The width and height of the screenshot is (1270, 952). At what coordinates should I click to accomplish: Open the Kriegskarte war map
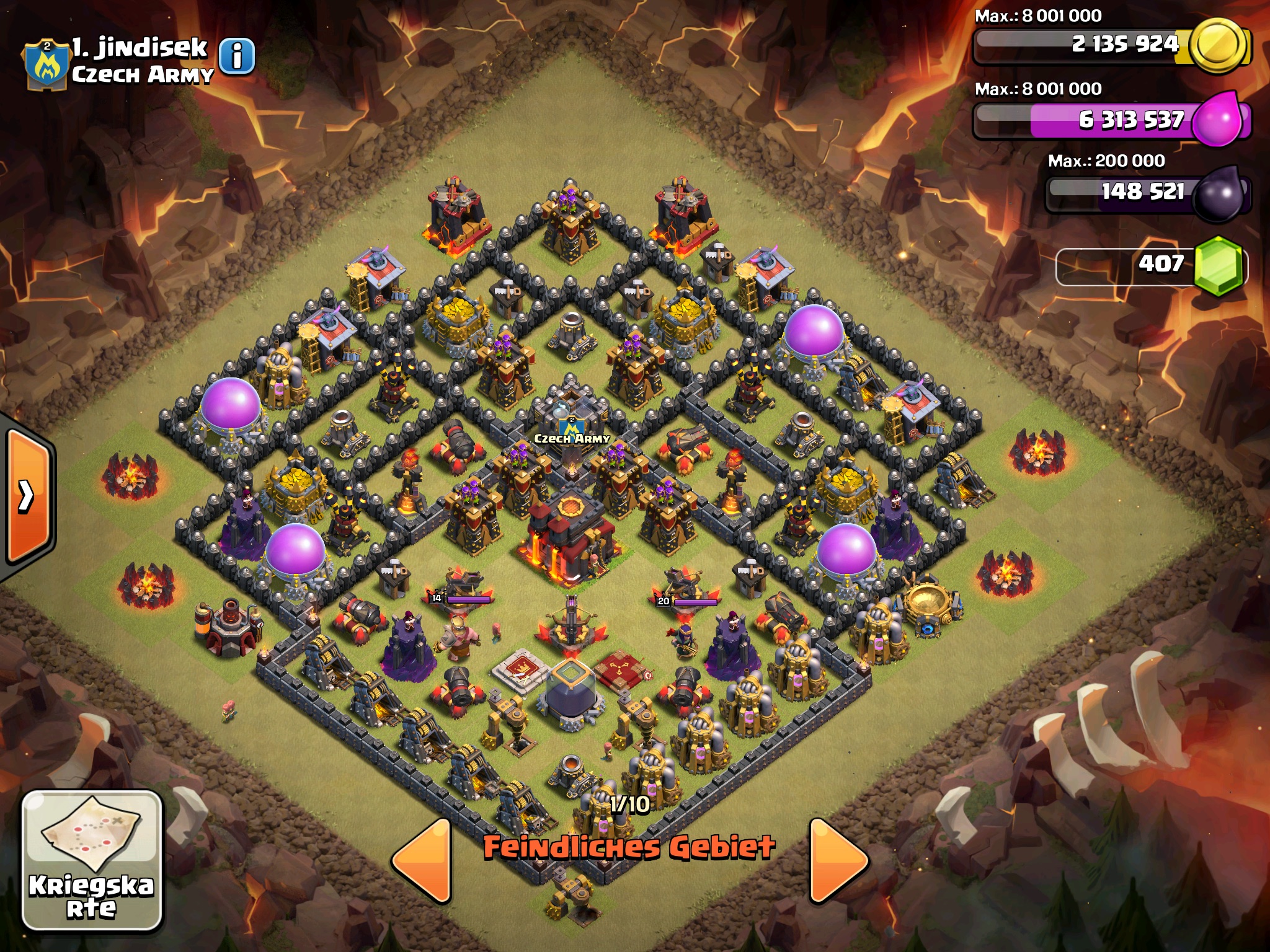tap(92, 860)
